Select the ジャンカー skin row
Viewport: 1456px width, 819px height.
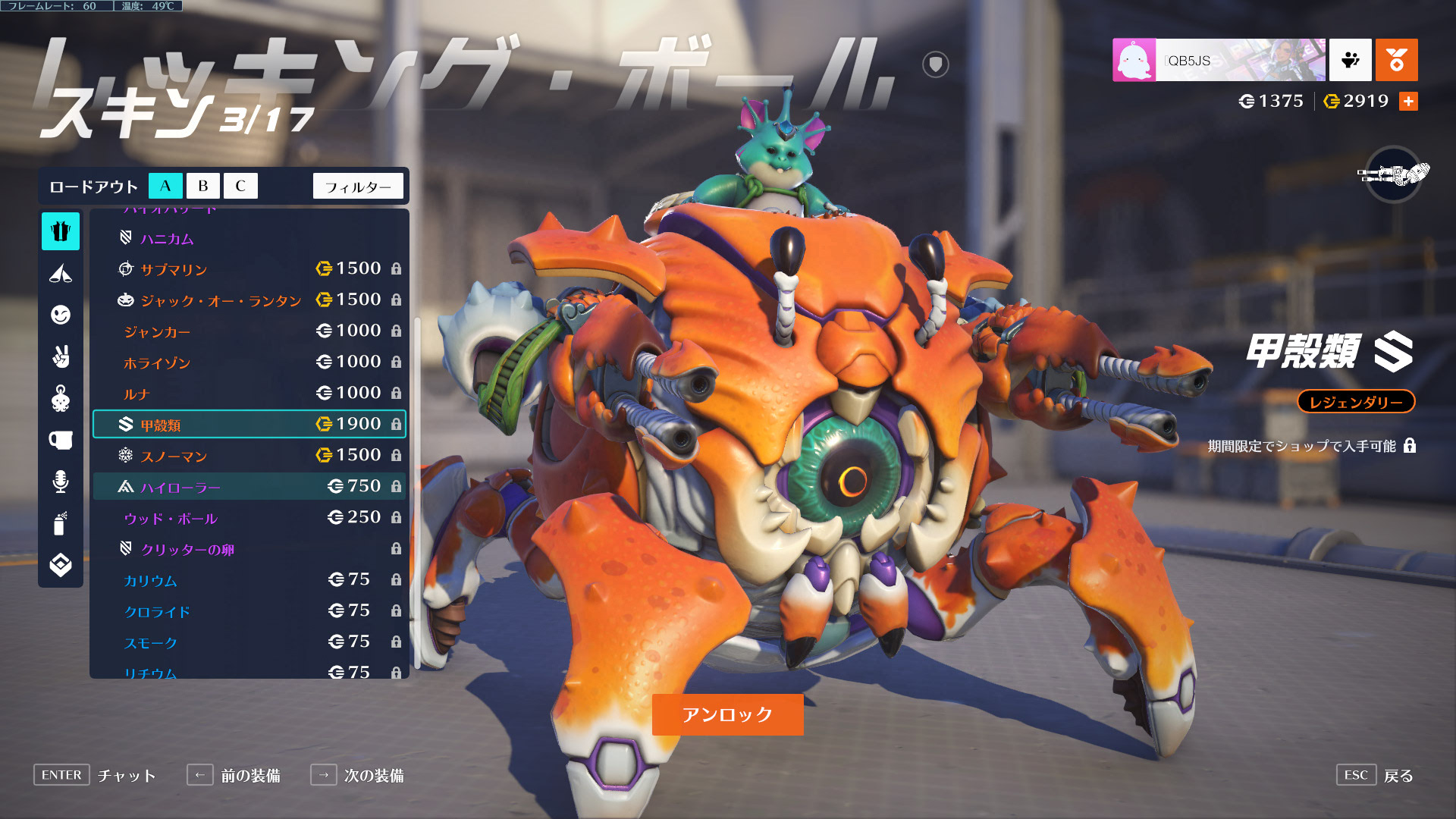tap(249, 331)
